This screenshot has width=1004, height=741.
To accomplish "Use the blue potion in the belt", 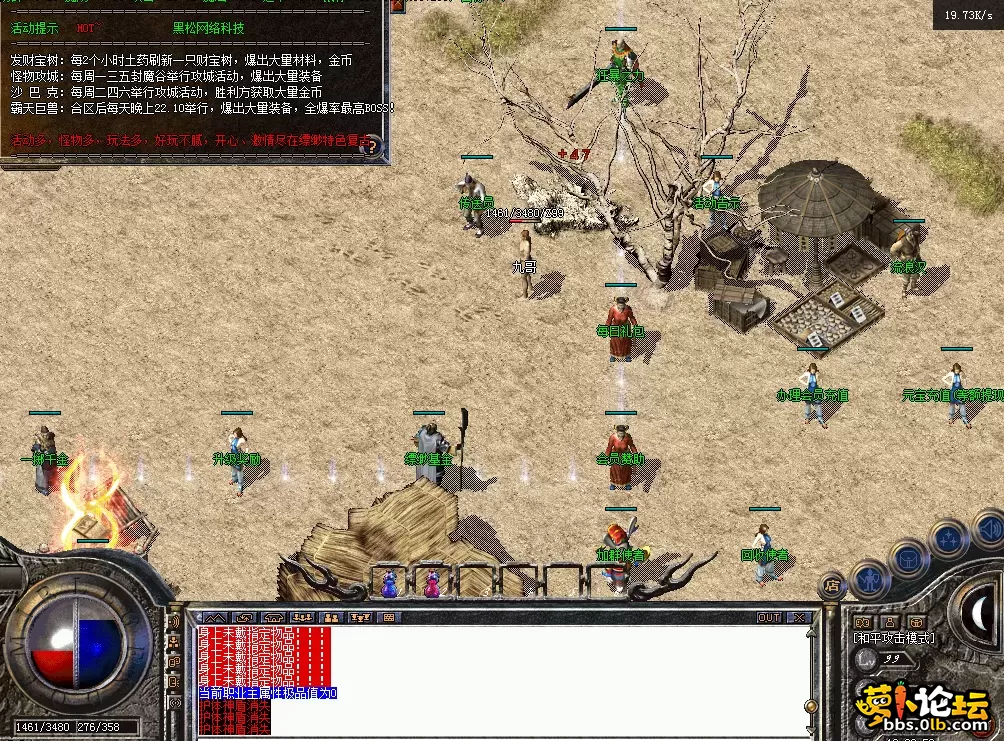I will click(389, 583).
